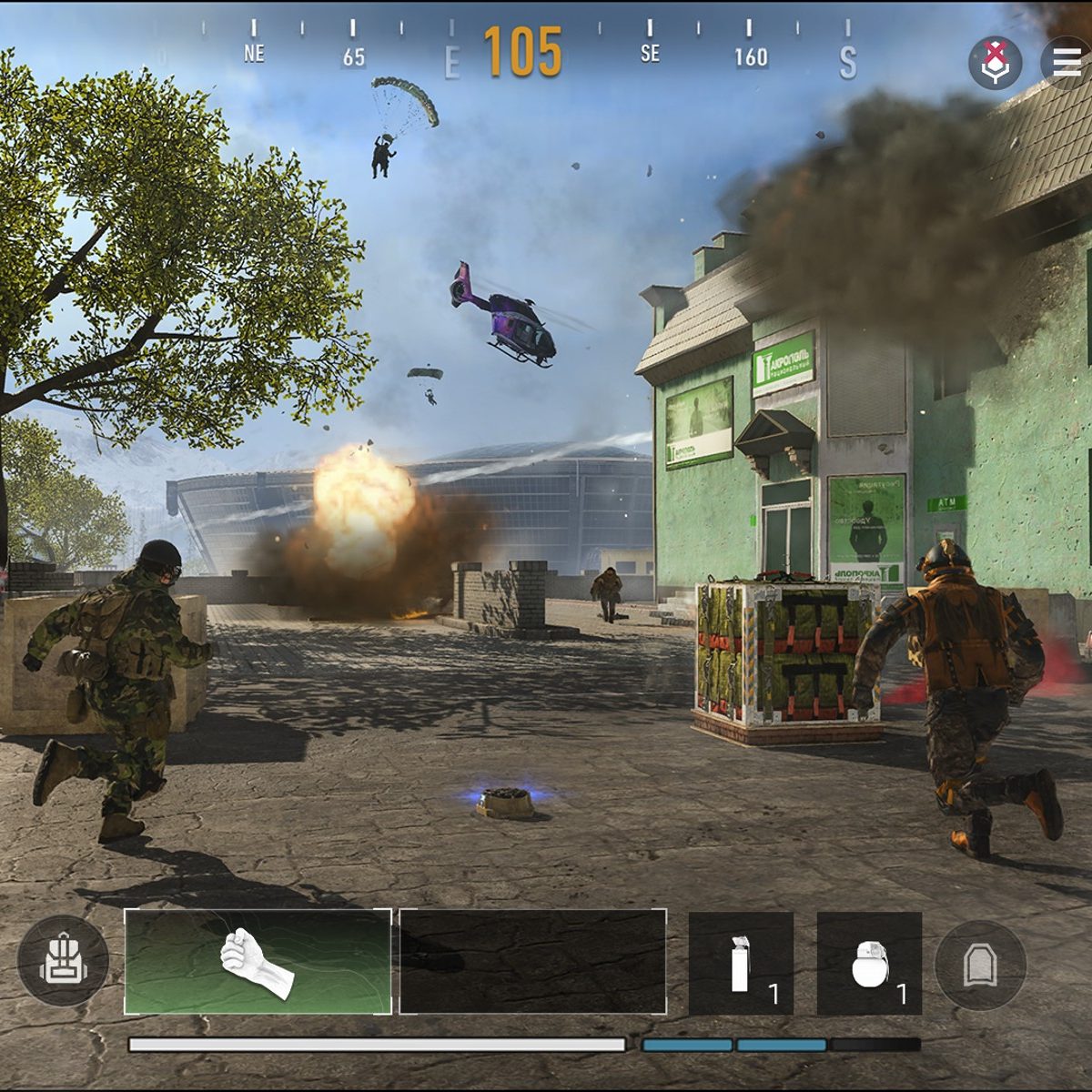The width and height of the screenshot is (1092, 1092).
Task: Throw the frag grenade from lethal slot
Action: [x=869, y=964]
